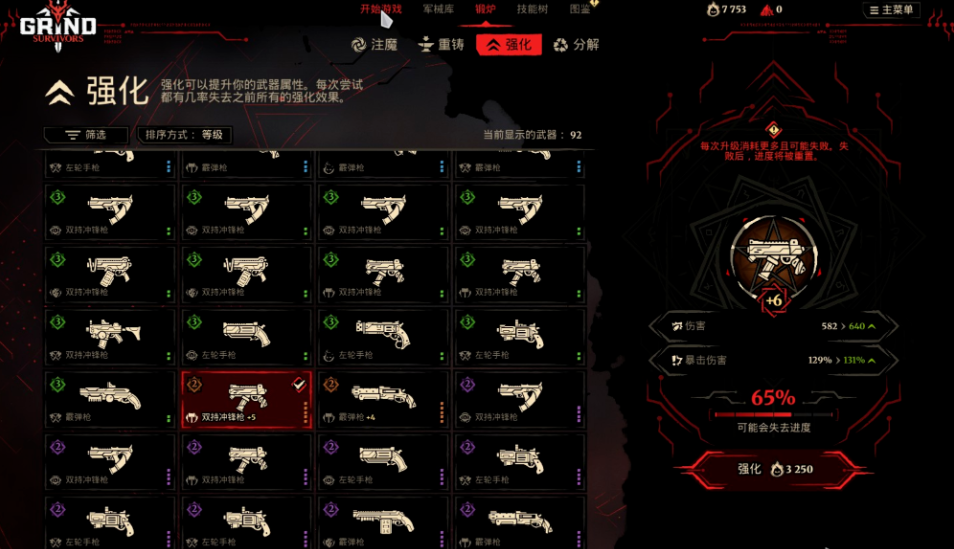Change the 排序方式 sort order dropdown
This screenshot has height=549, width=954.
185,135
